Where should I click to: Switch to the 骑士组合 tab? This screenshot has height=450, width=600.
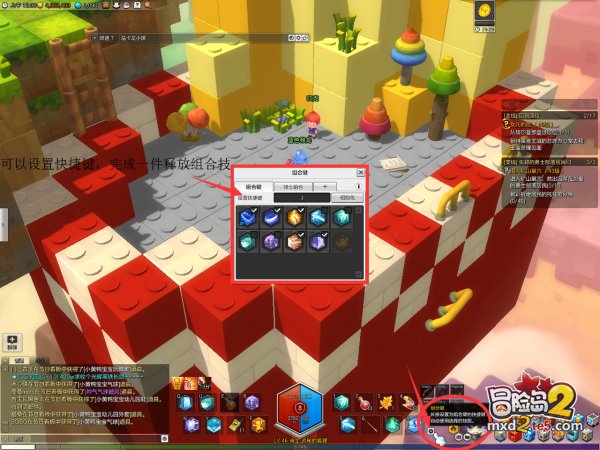pos(293,186)
